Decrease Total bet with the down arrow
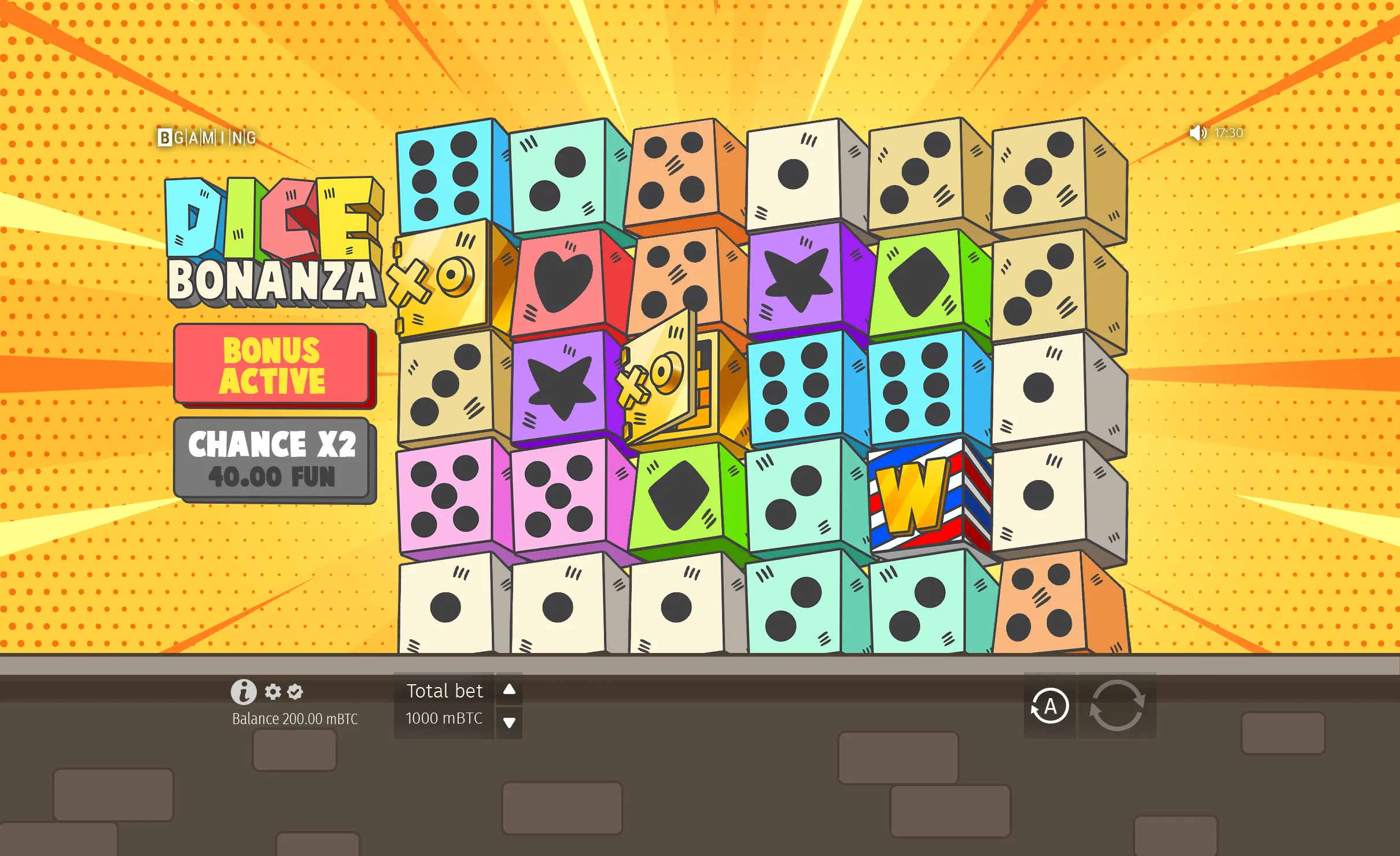The image size is (1400, 856). tap(509, 722)
